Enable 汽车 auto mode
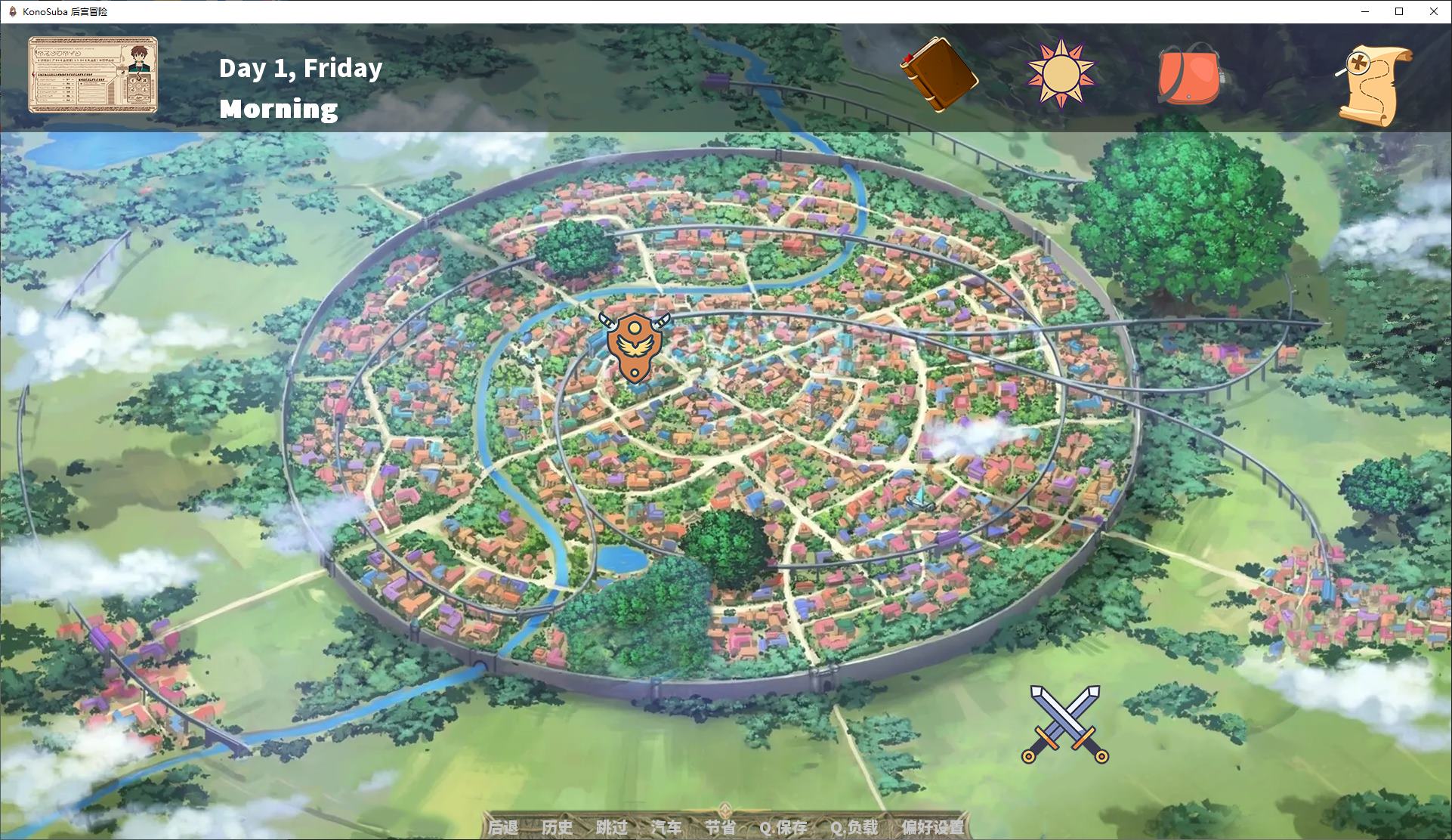The height and width of the screenshot is (840, 1452). pos(667,828)
